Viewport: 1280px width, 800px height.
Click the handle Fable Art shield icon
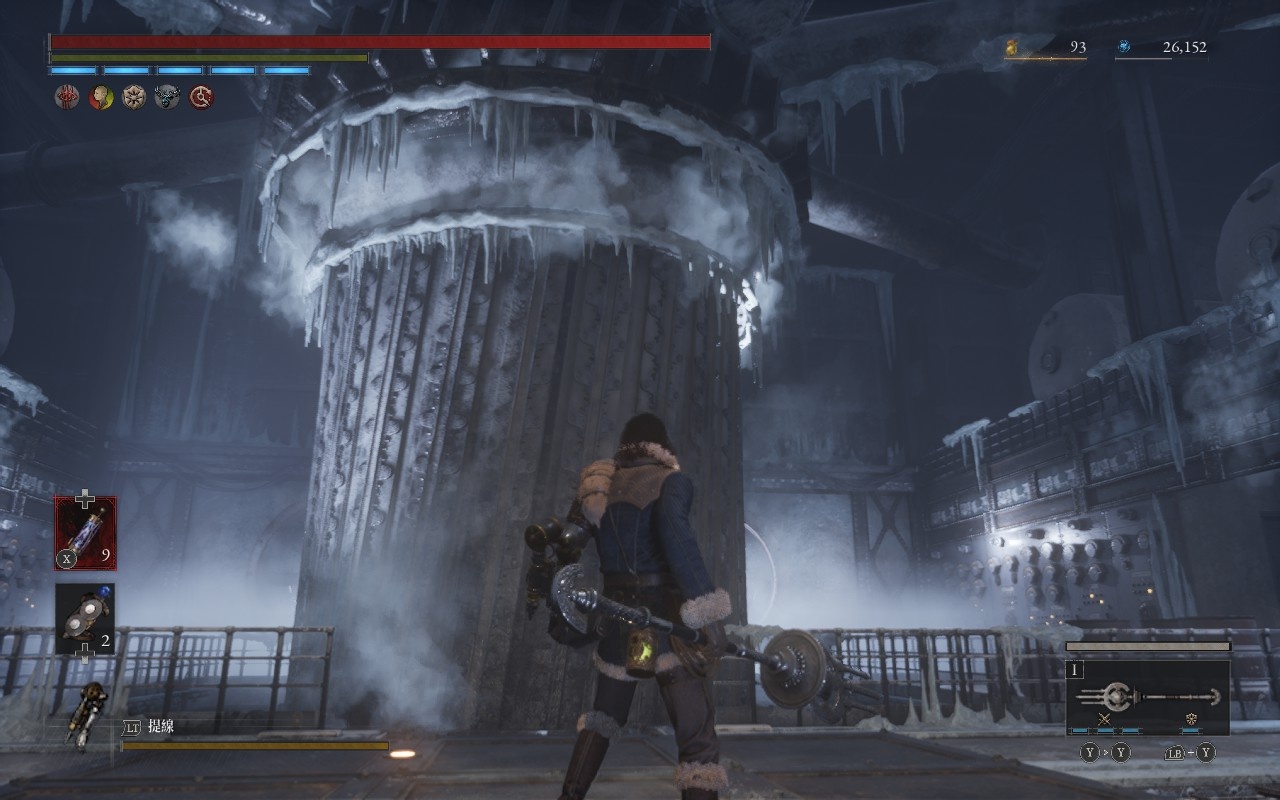pos(1191,719)
